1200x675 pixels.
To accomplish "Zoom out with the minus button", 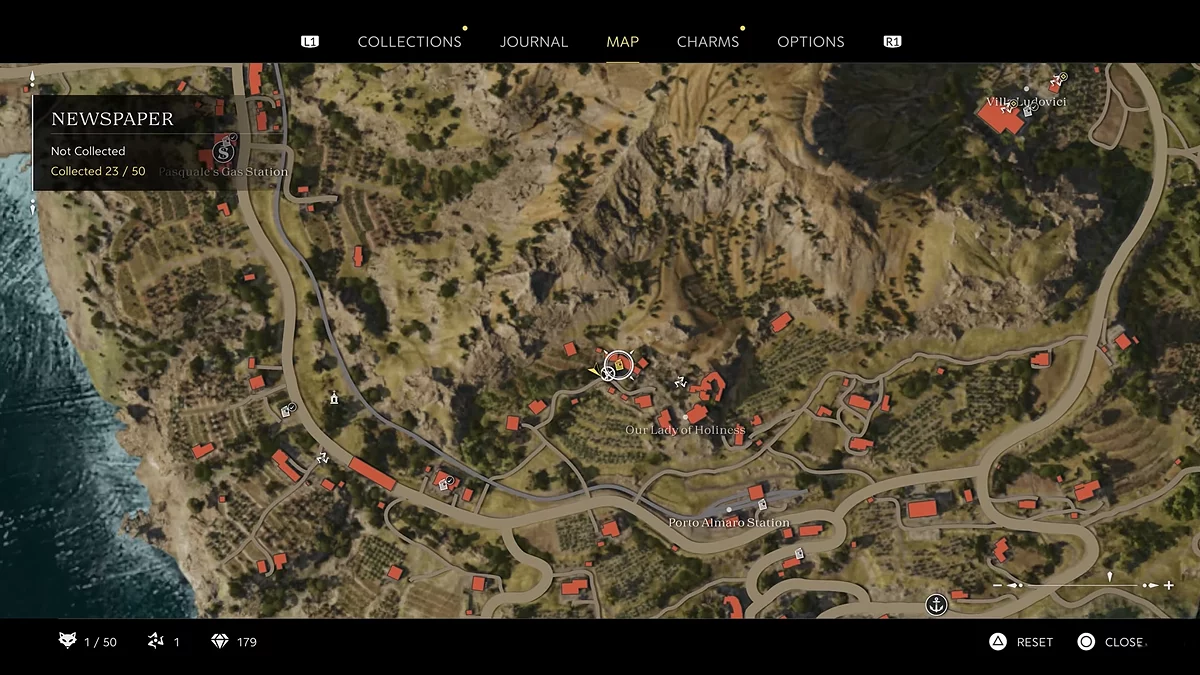I will click(997, 585).
